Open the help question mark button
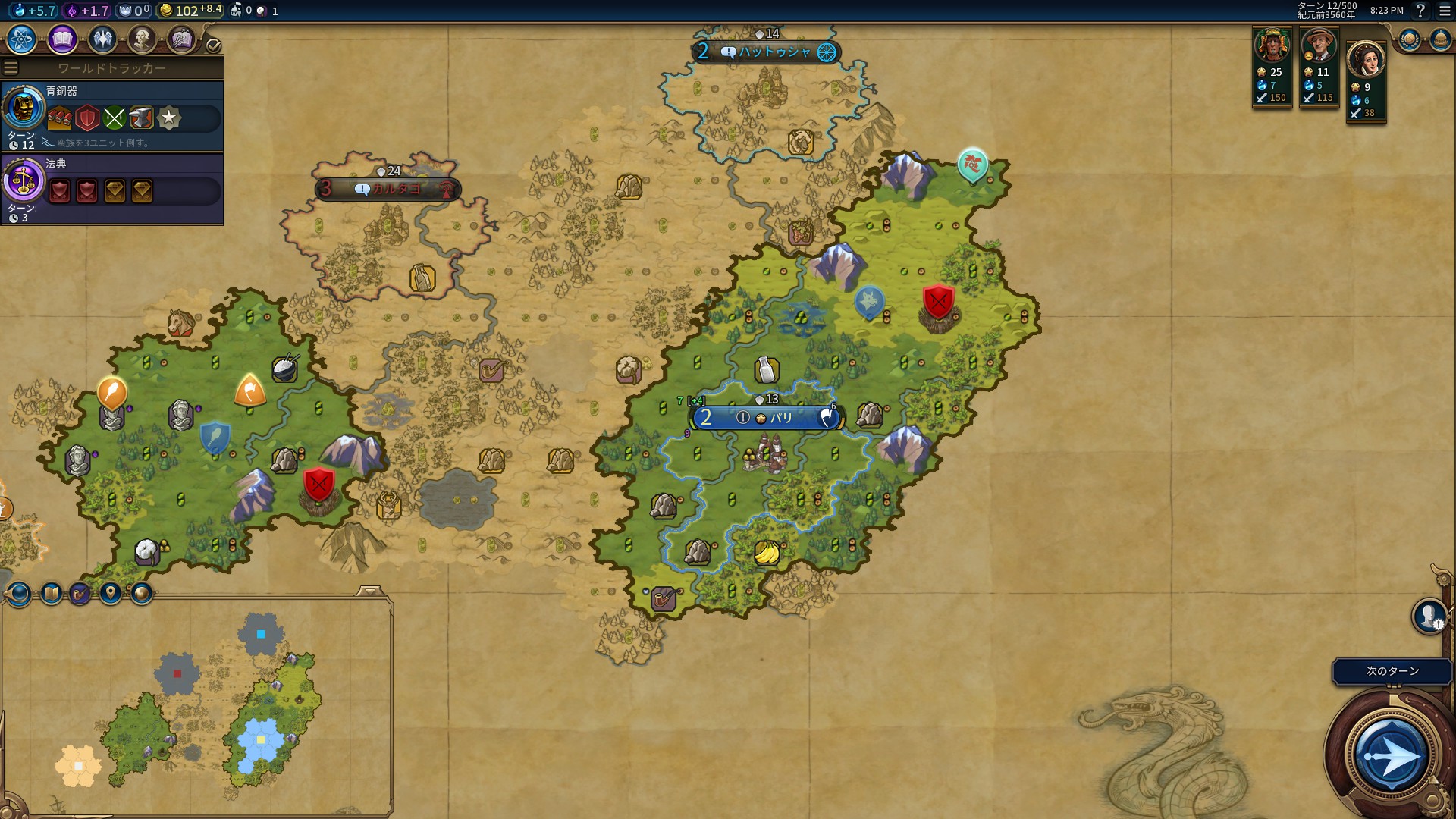This screenshot has width=1456, height=819. [x=1420, y=11]
